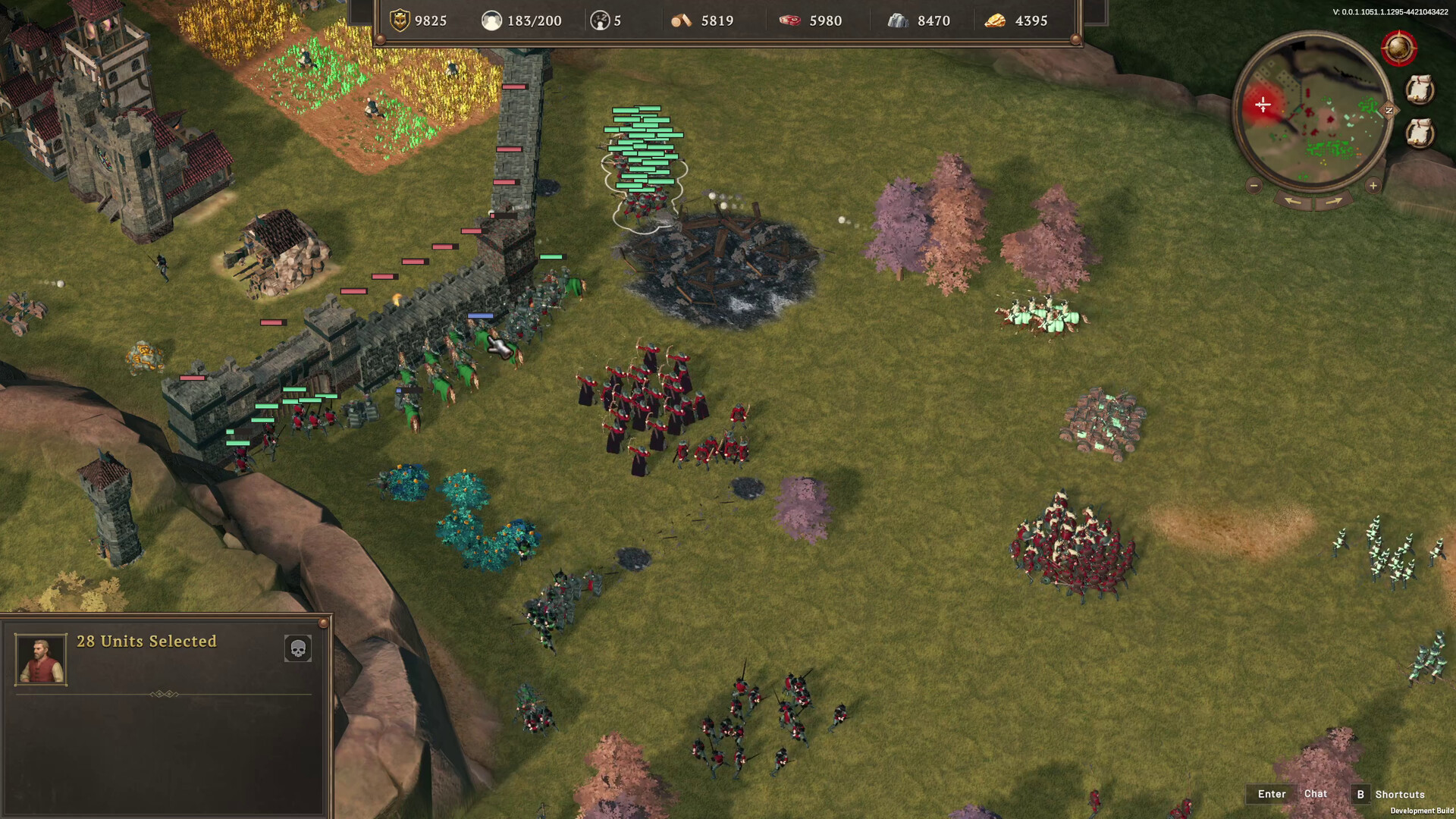Rotate minimap right with the right arrow
The image size is (1456, 819).
(1333, 202)
